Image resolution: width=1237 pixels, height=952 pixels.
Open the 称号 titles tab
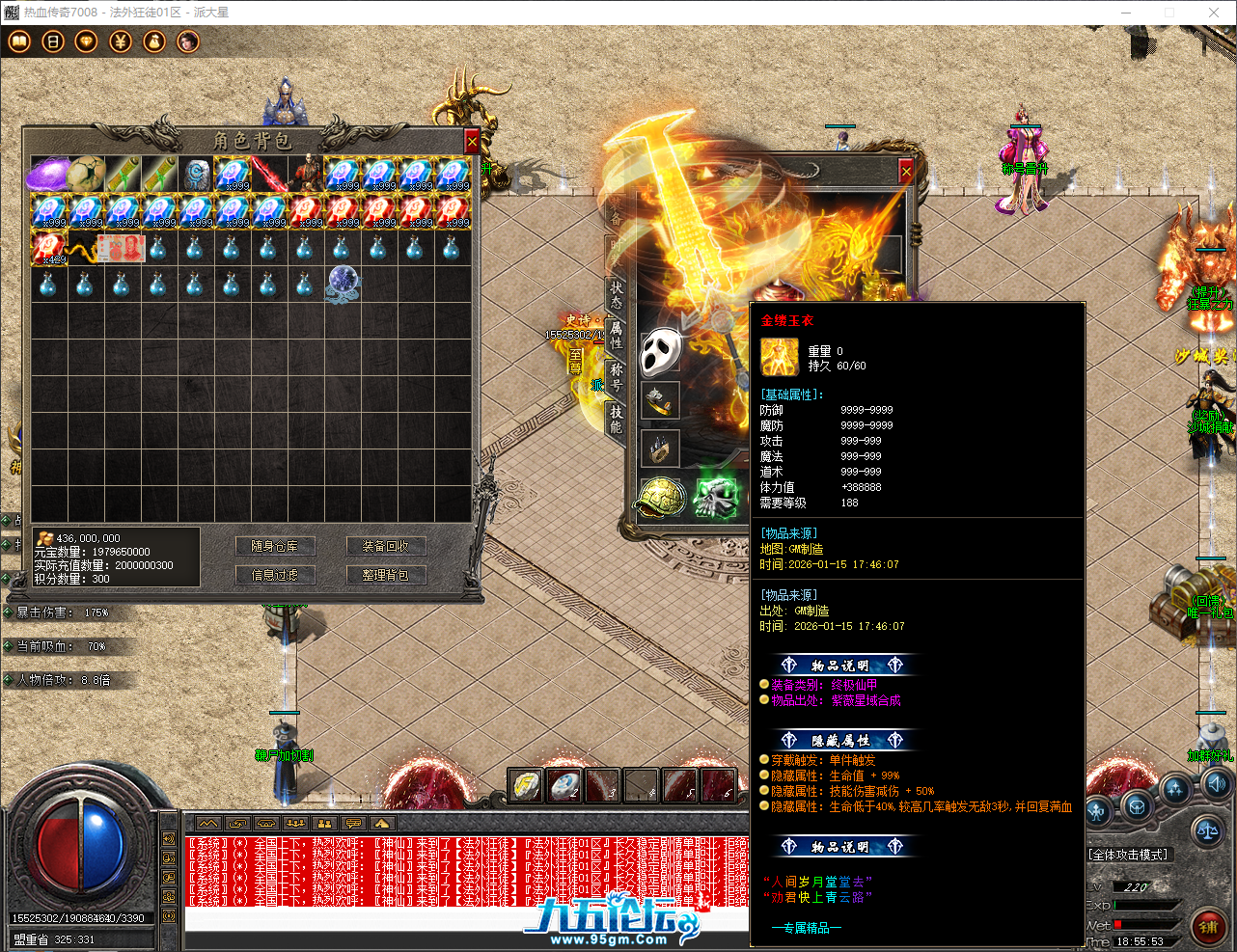coord(616,376)
